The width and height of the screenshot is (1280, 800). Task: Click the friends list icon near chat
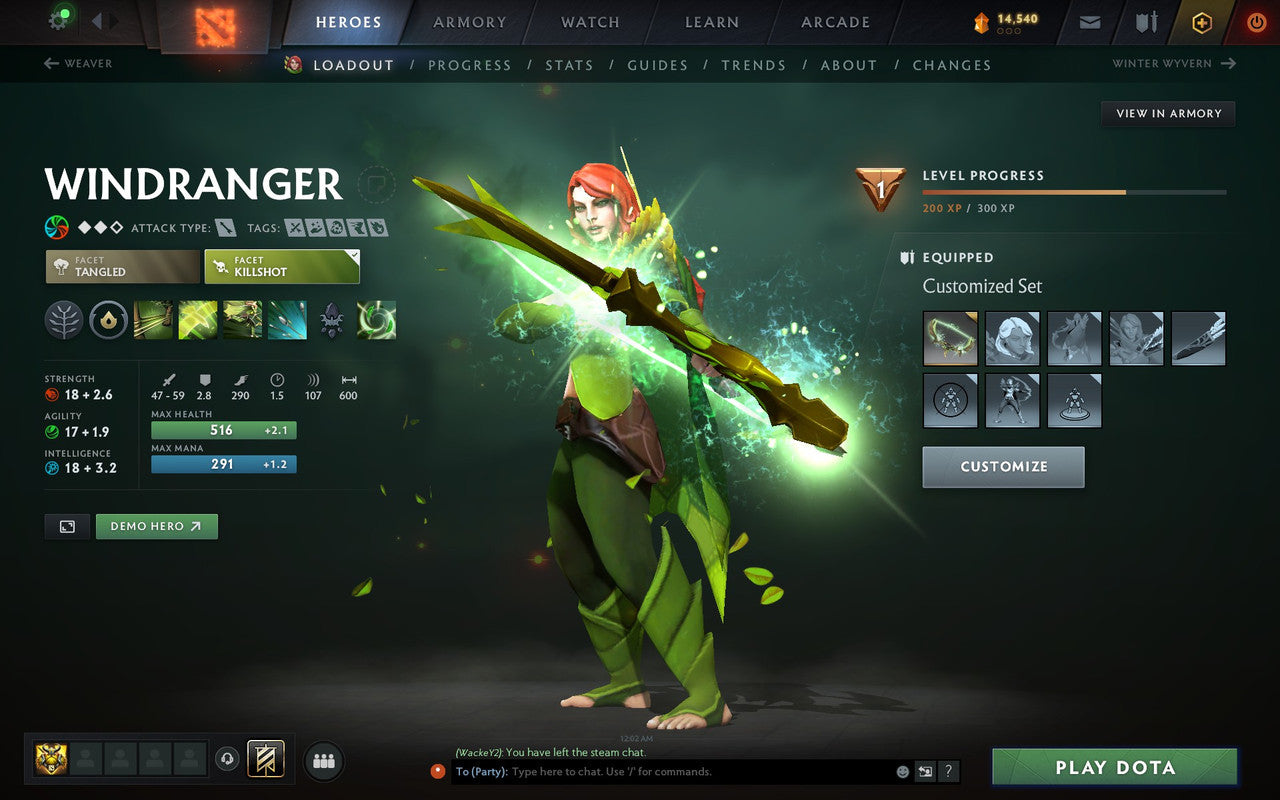pyautogui.click(x=323, y=761)
